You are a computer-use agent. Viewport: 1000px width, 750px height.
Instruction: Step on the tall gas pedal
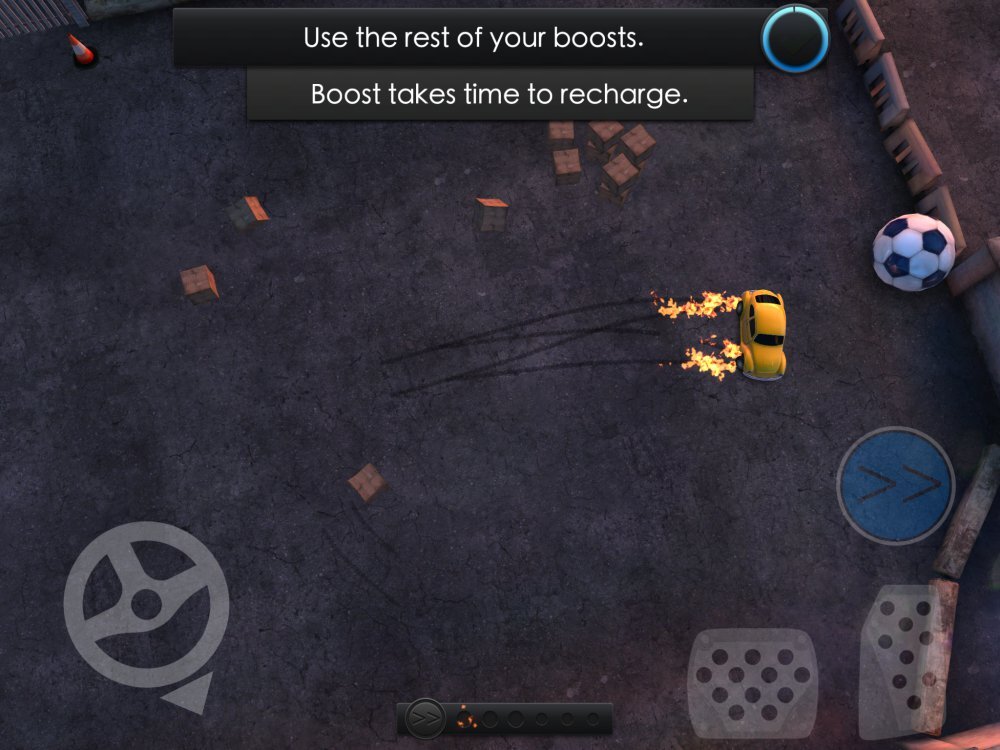pyautogui.click(x=906, y=658)
